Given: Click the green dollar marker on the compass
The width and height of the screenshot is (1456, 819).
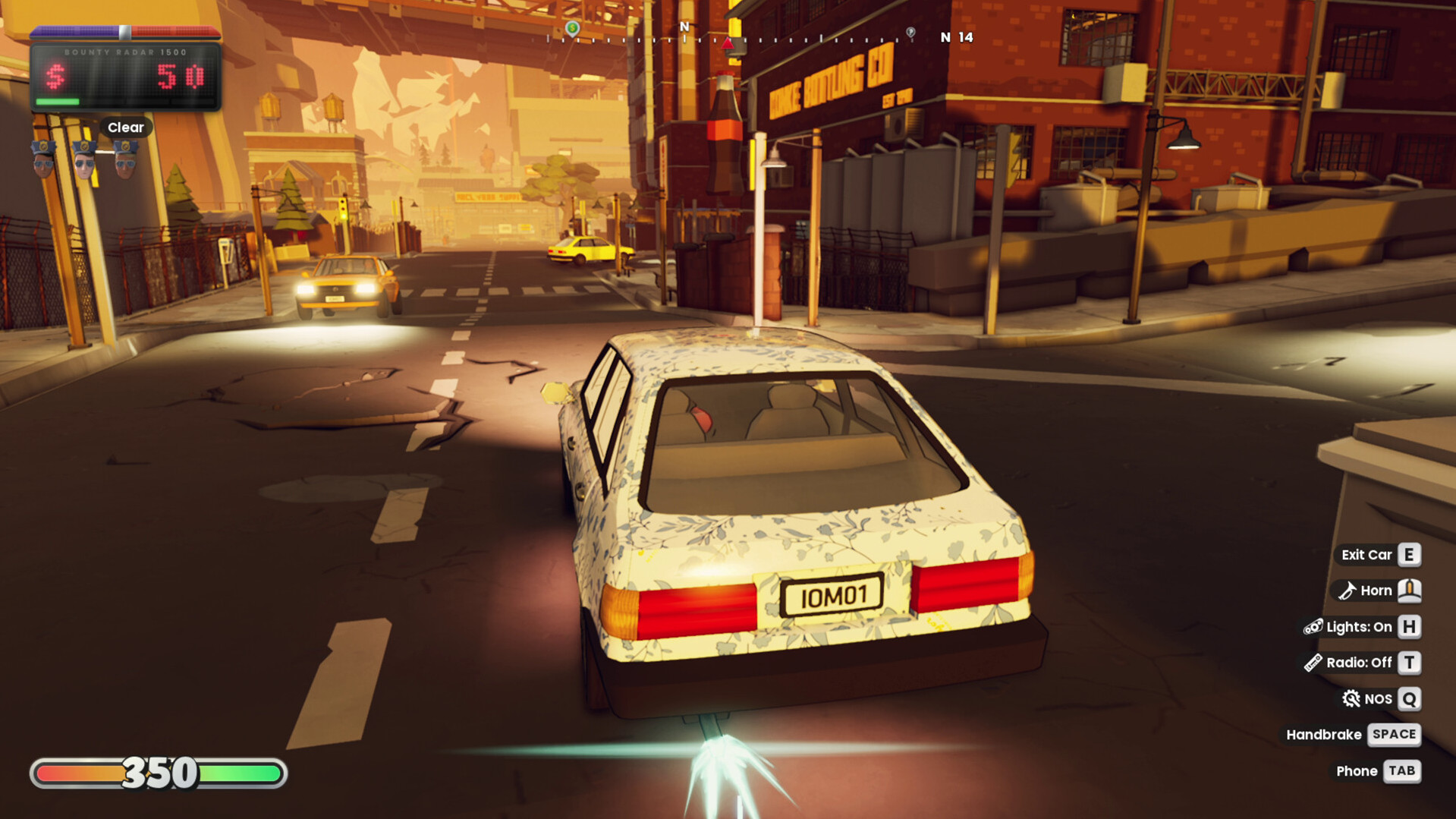Looking at the screenshot, I should [x=573, y=29].
